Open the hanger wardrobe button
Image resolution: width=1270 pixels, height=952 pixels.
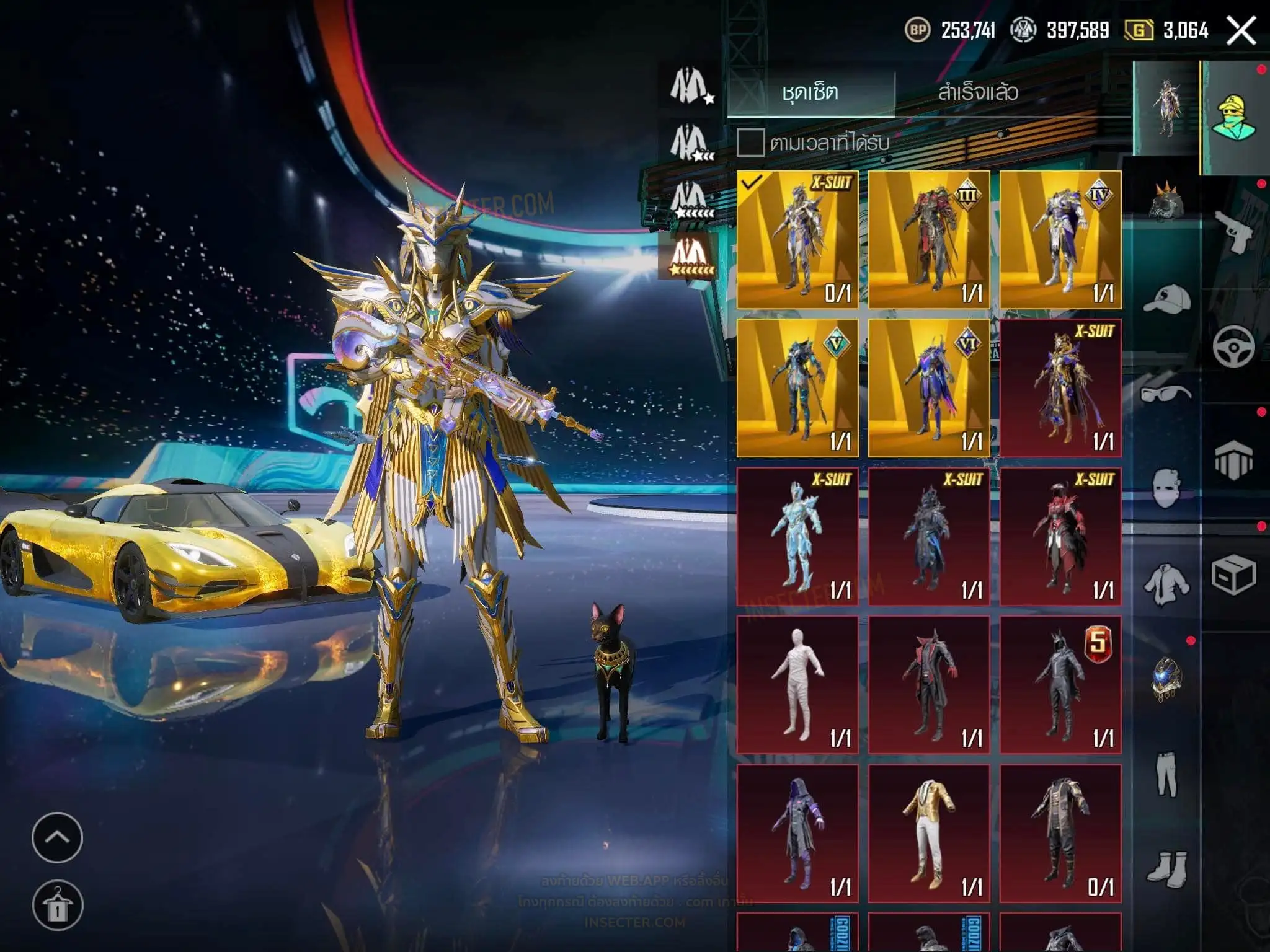click(x=57, y=906)
